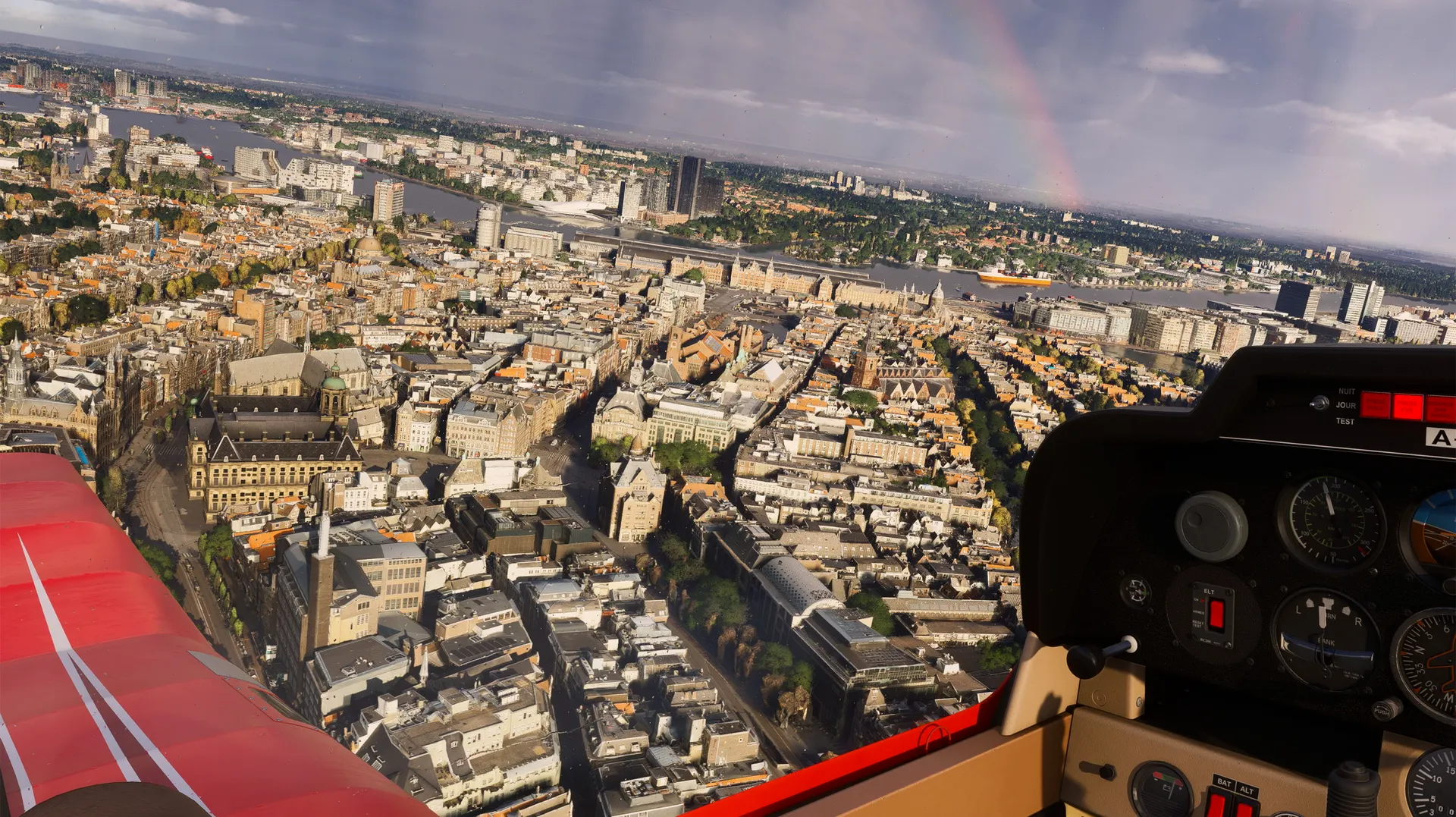
Task: Toggle the red ELT rocker switch
Action: tap(1216, 613)
